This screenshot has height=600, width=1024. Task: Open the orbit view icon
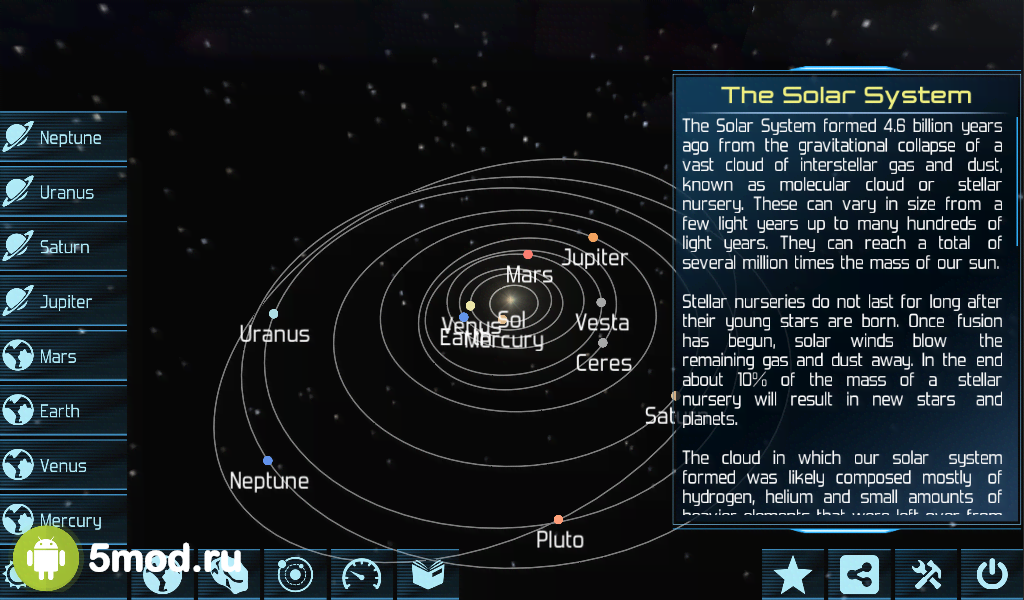[x=295, y=574]
